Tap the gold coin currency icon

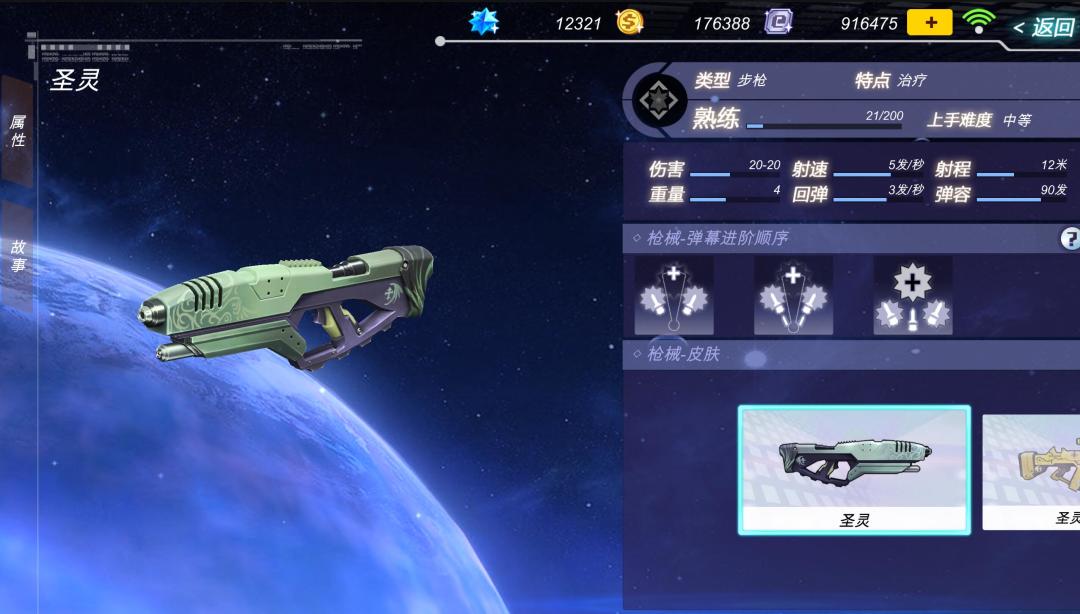coord(629,22)
